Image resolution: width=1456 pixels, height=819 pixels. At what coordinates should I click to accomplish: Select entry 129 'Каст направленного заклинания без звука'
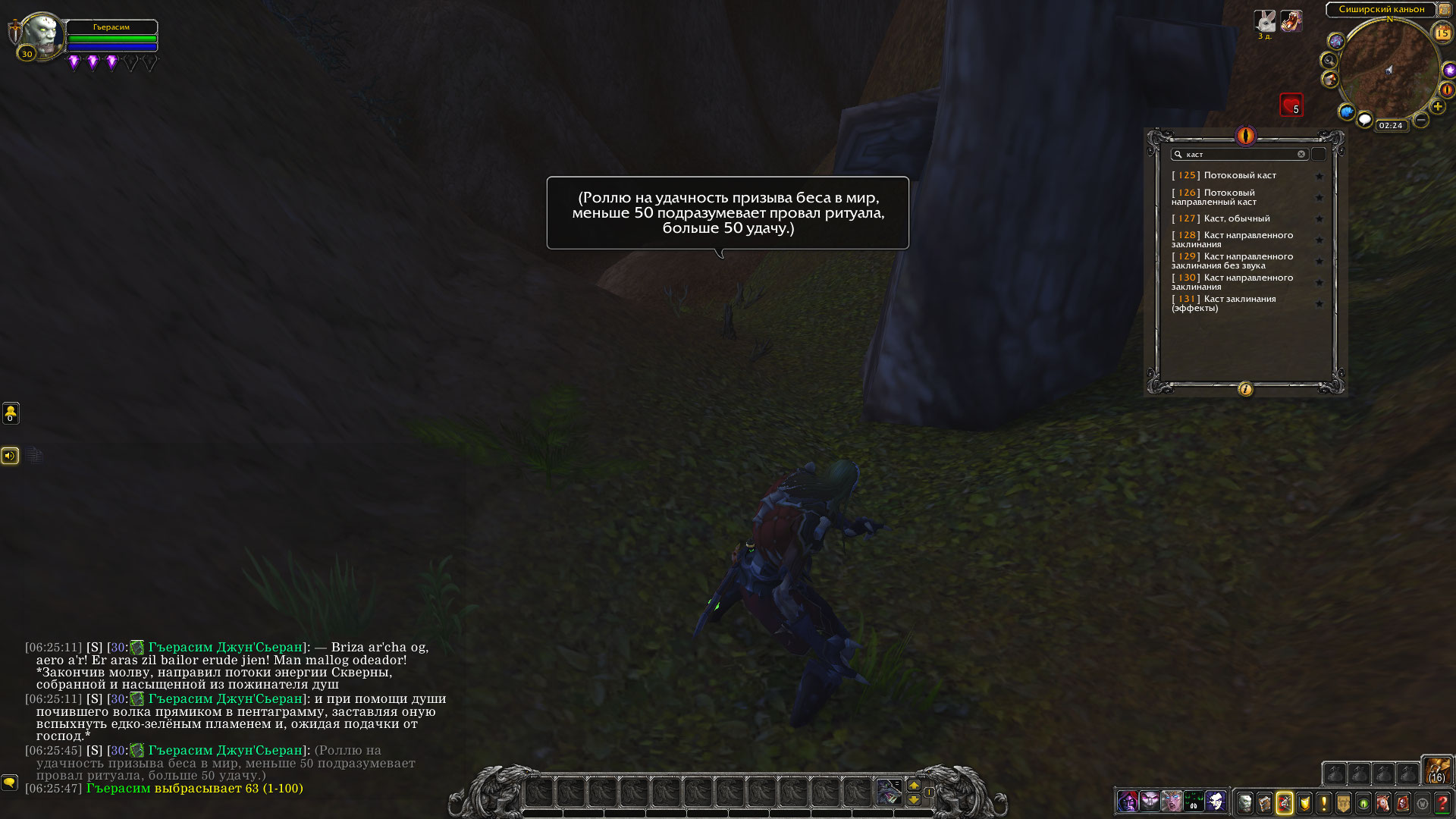coord(1235,261)
